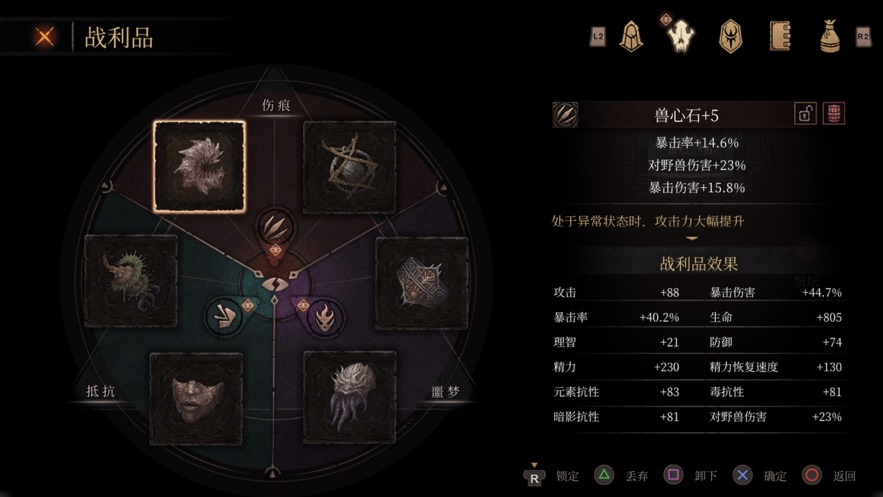
Task: Choose the carved stone tablet trophy slot
Action: point(421,283)
